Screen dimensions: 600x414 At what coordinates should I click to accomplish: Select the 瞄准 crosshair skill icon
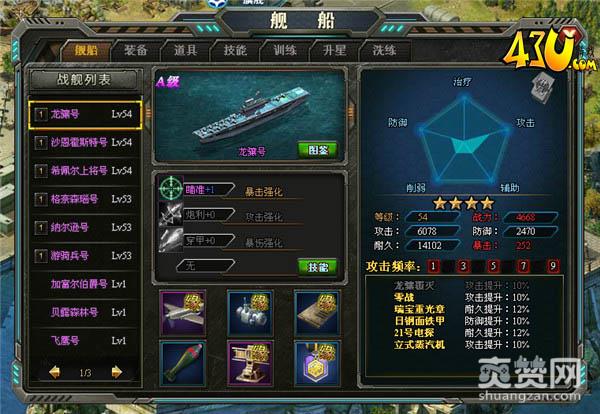click(171, 187)
